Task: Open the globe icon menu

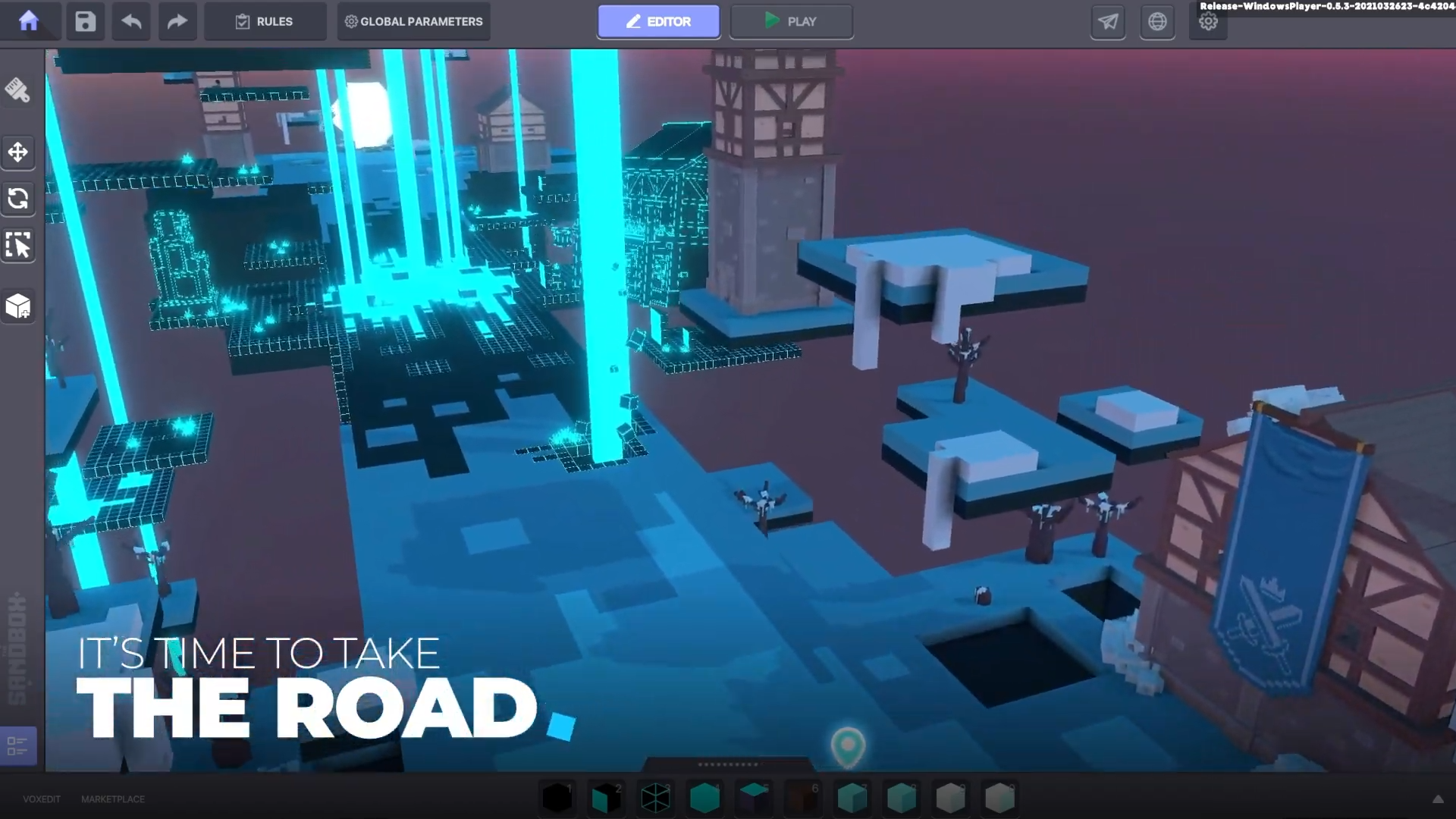Action: (x=1157, y=21)
